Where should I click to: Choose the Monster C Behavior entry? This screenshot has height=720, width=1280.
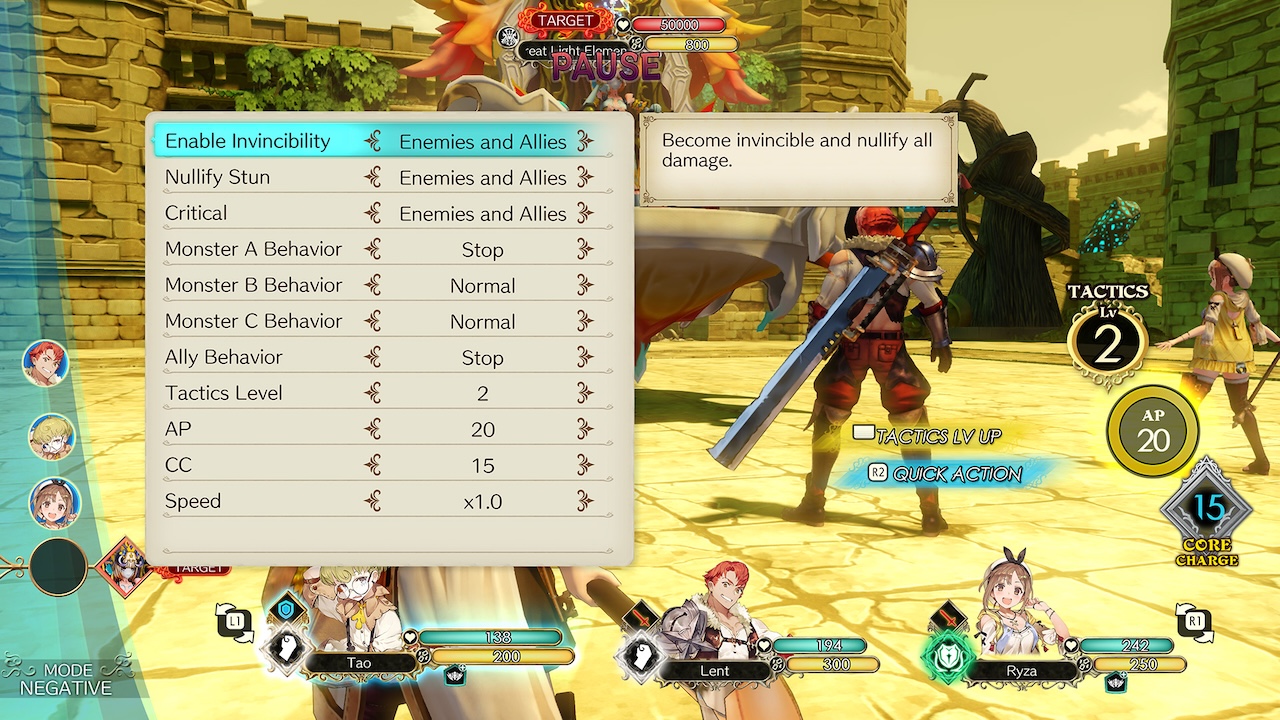253,321
